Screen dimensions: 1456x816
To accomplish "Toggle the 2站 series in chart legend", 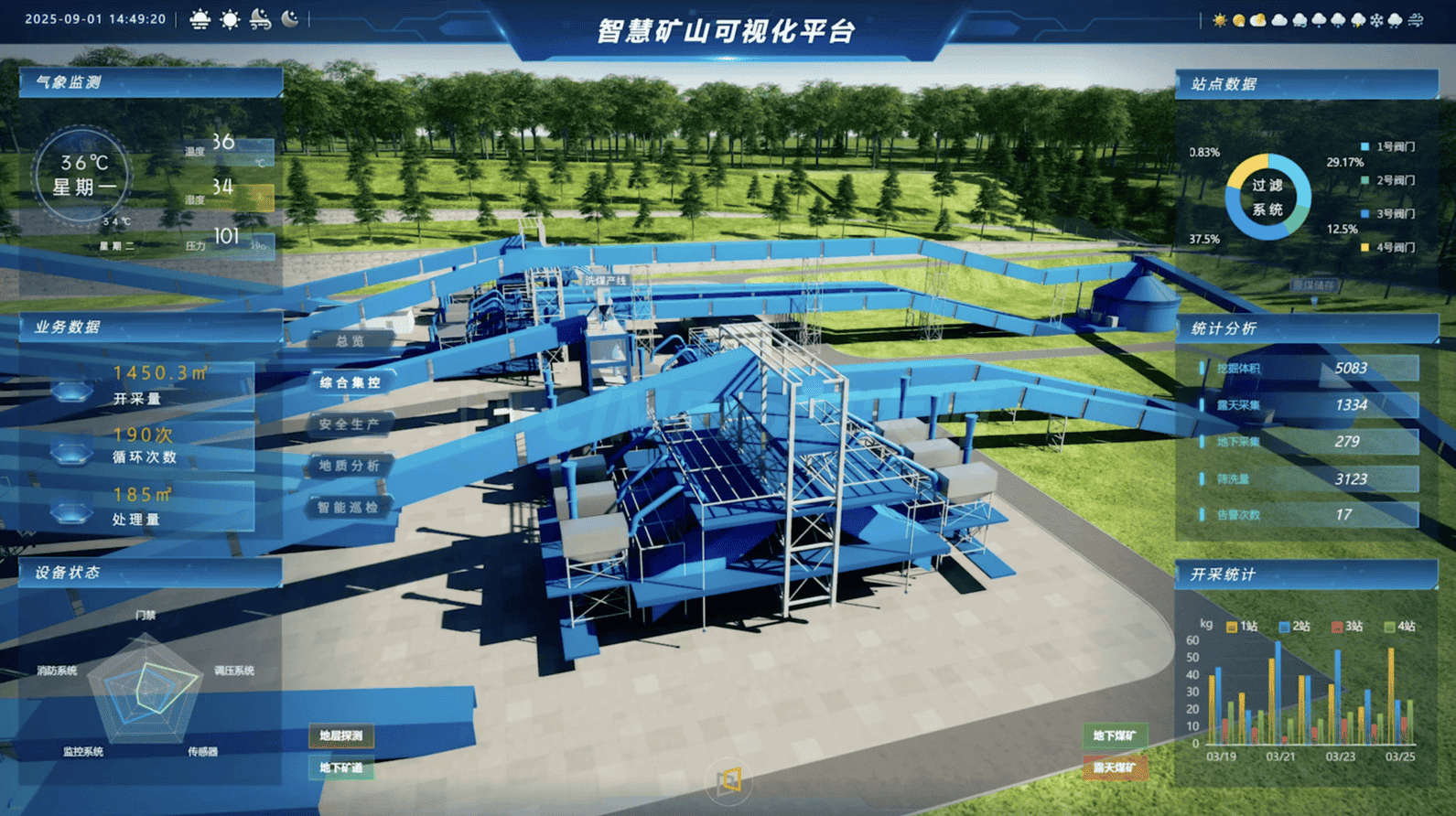I will (x=1294, y=627).
